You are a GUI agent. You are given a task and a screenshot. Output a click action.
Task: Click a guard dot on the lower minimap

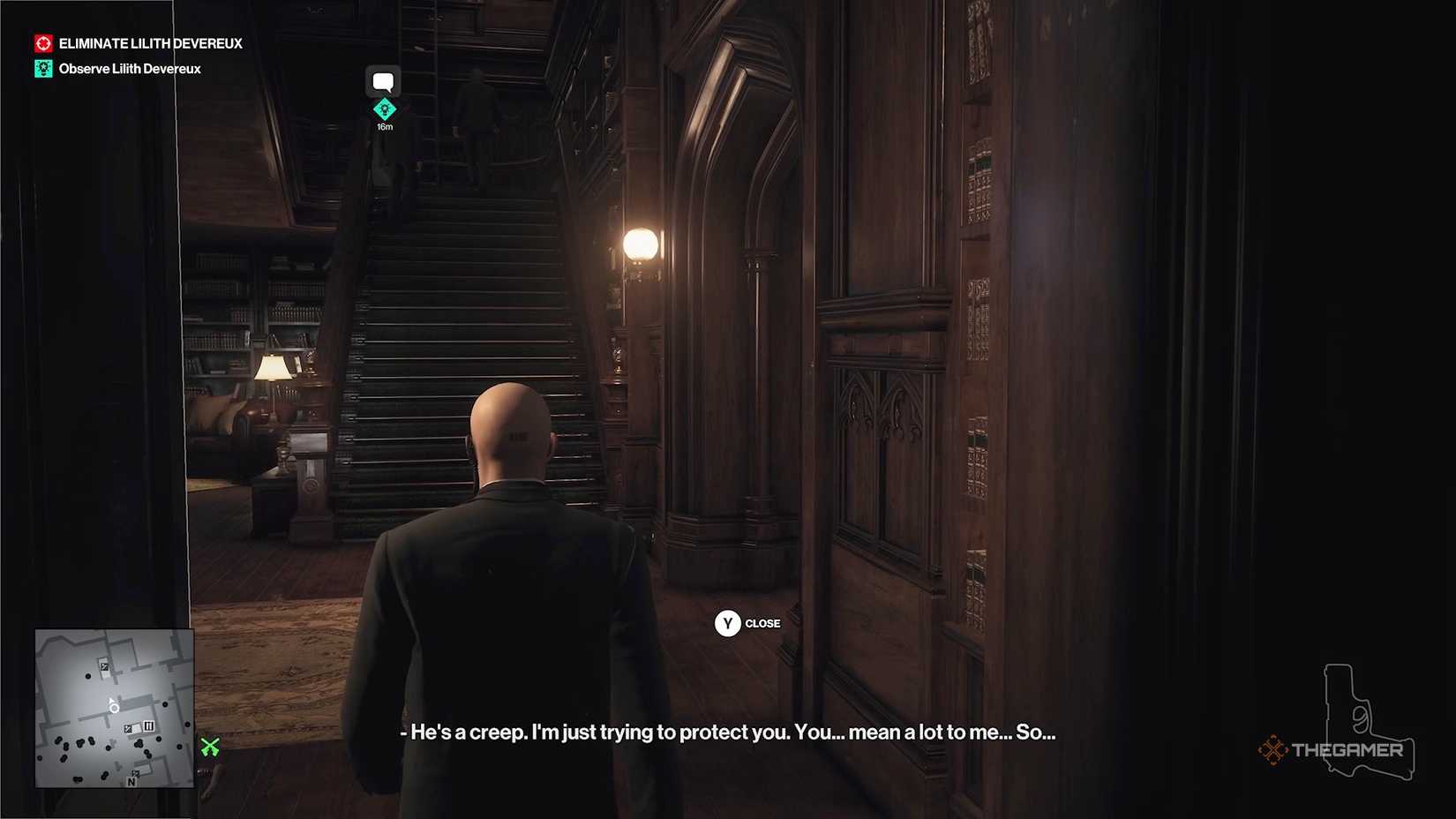[79, 741]
